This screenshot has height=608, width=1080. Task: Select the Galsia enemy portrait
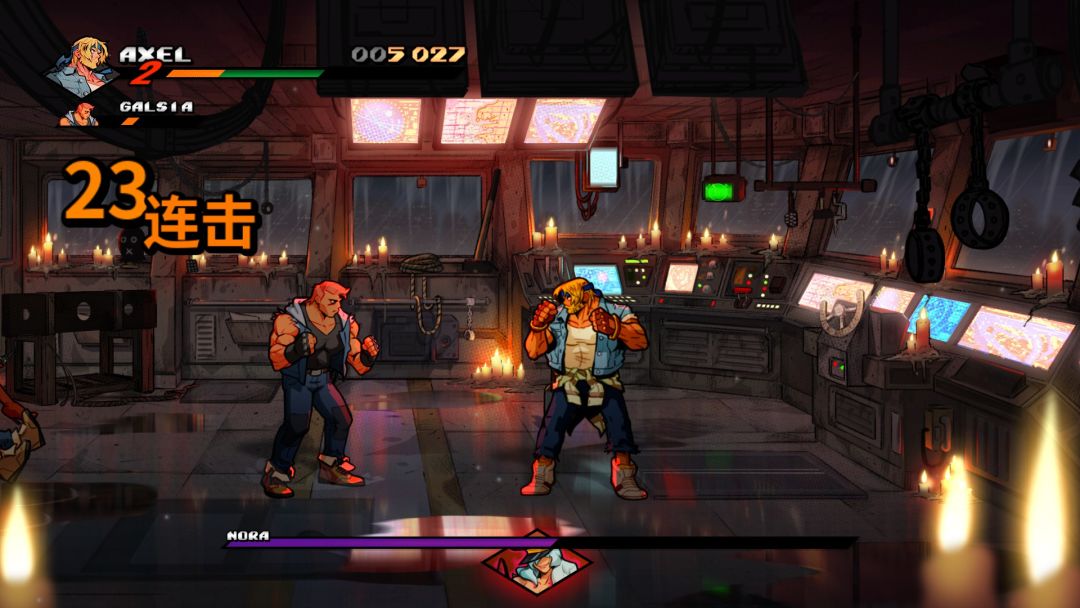[x=82, y=114]
